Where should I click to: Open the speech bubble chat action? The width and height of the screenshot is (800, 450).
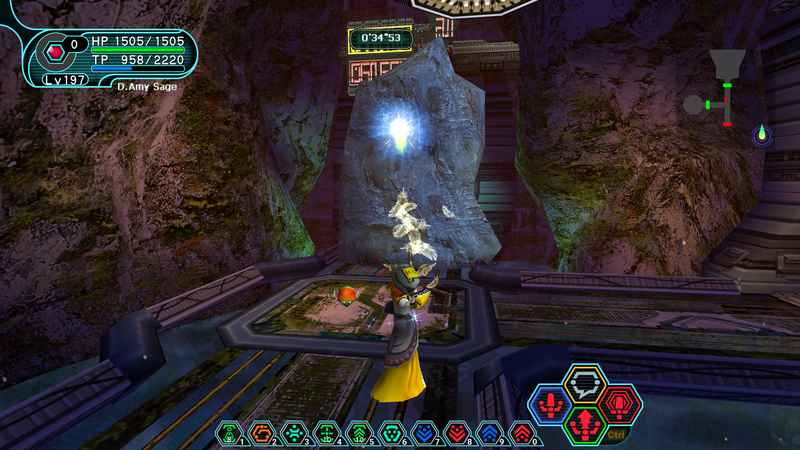point(585,383)
